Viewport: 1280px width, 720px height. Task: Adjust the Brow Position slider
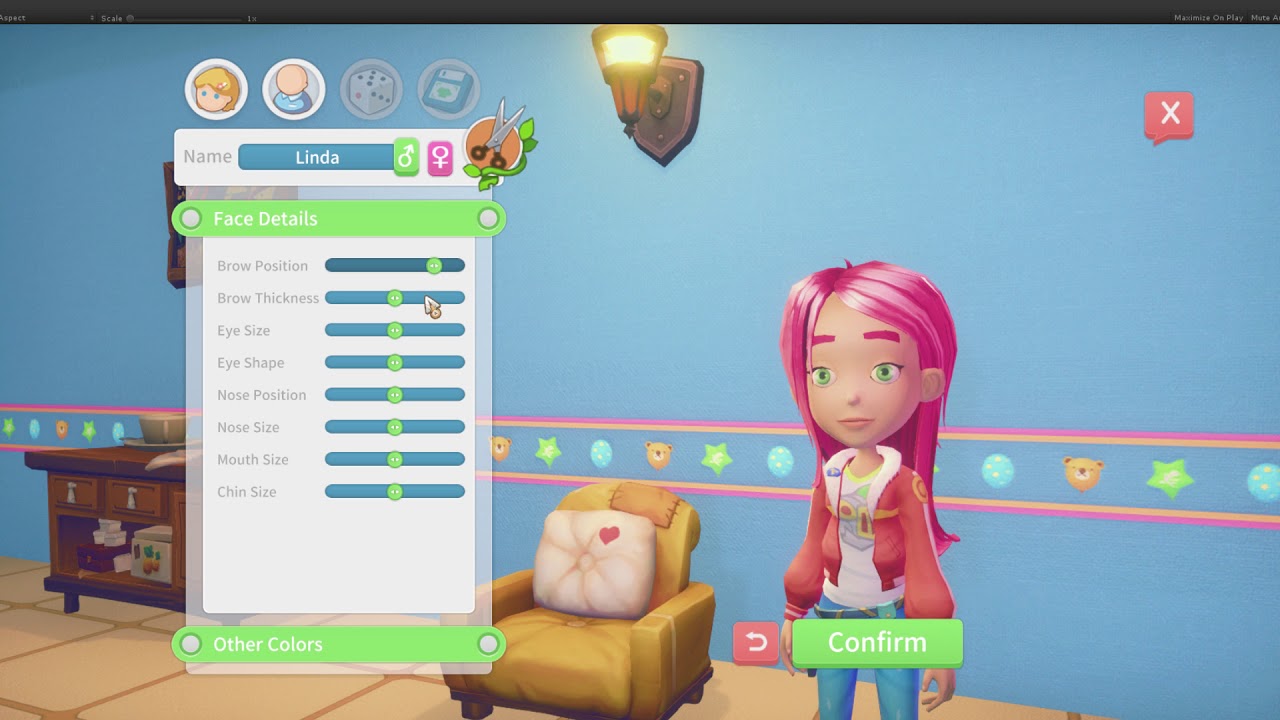[x=434, y=266]
